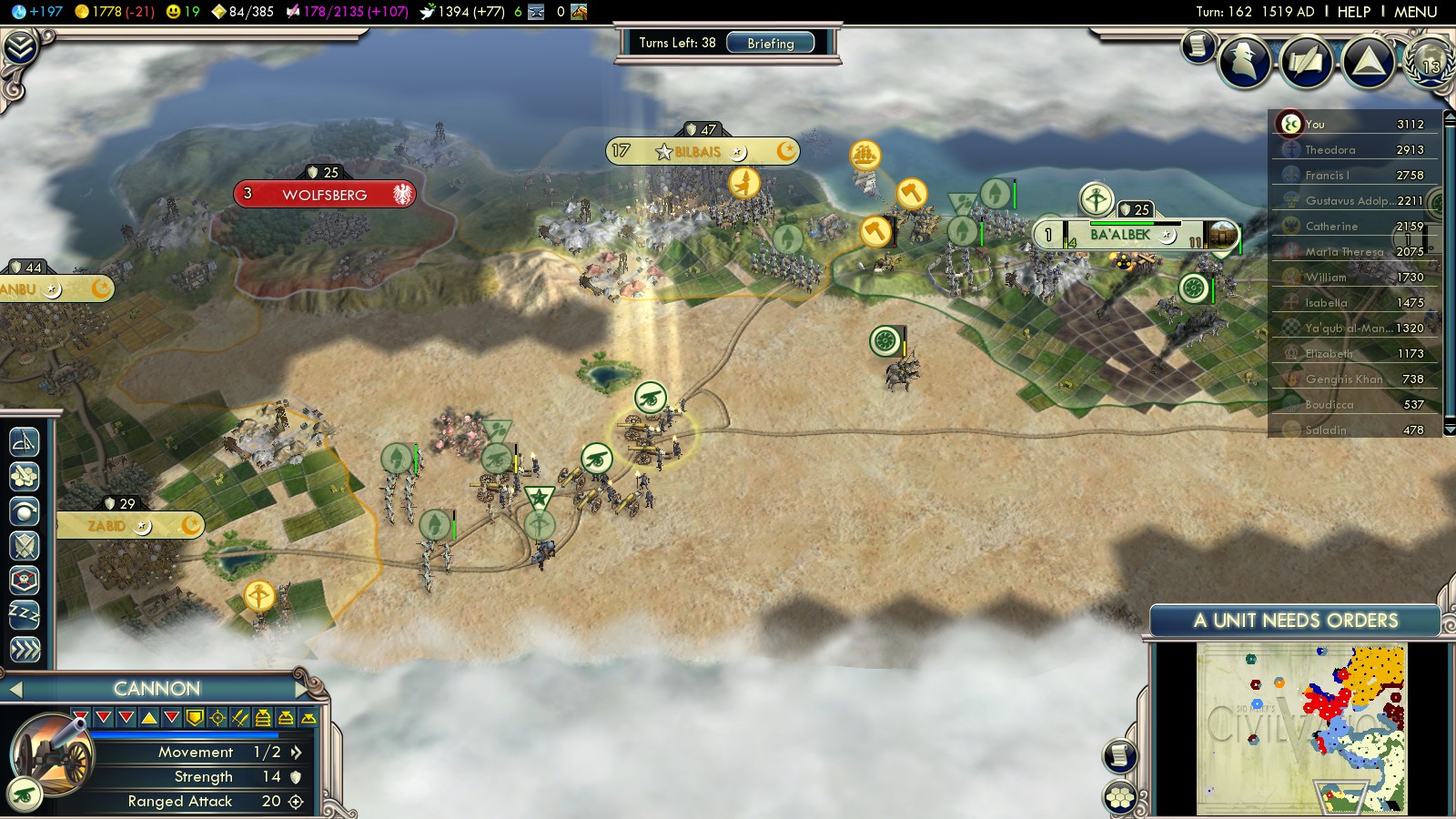Screen dimensions: 1456x819
Task: Cycle to the previous unit arrow
Action: click(15, 690)
